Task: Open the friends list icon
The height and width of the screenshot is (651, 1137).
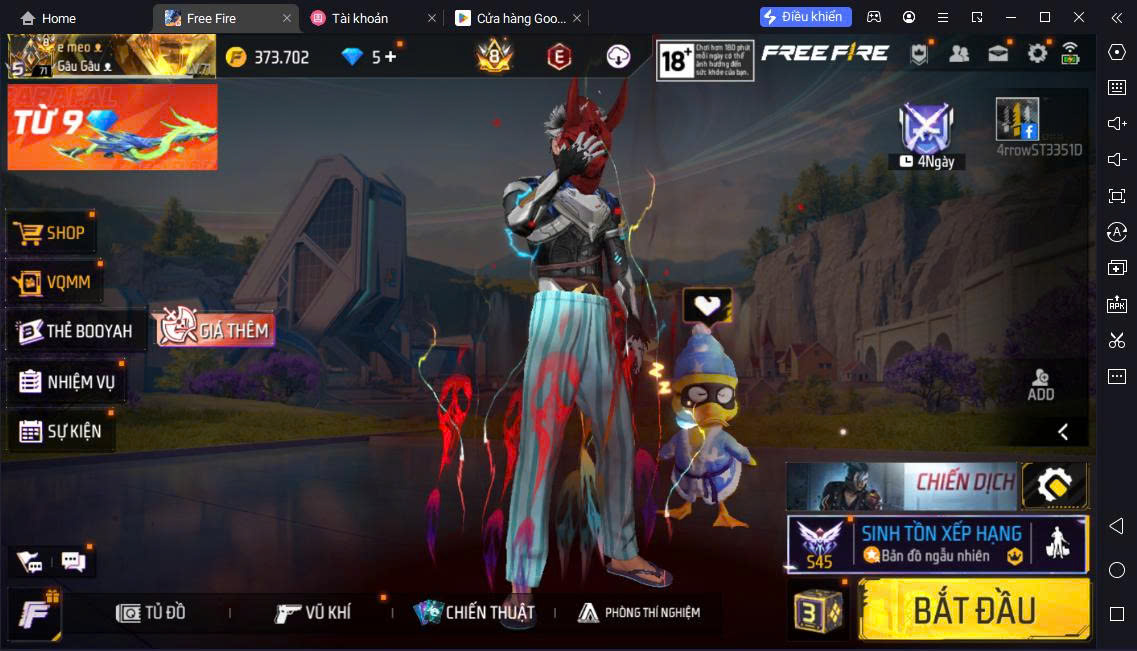Action: point(958,54)
